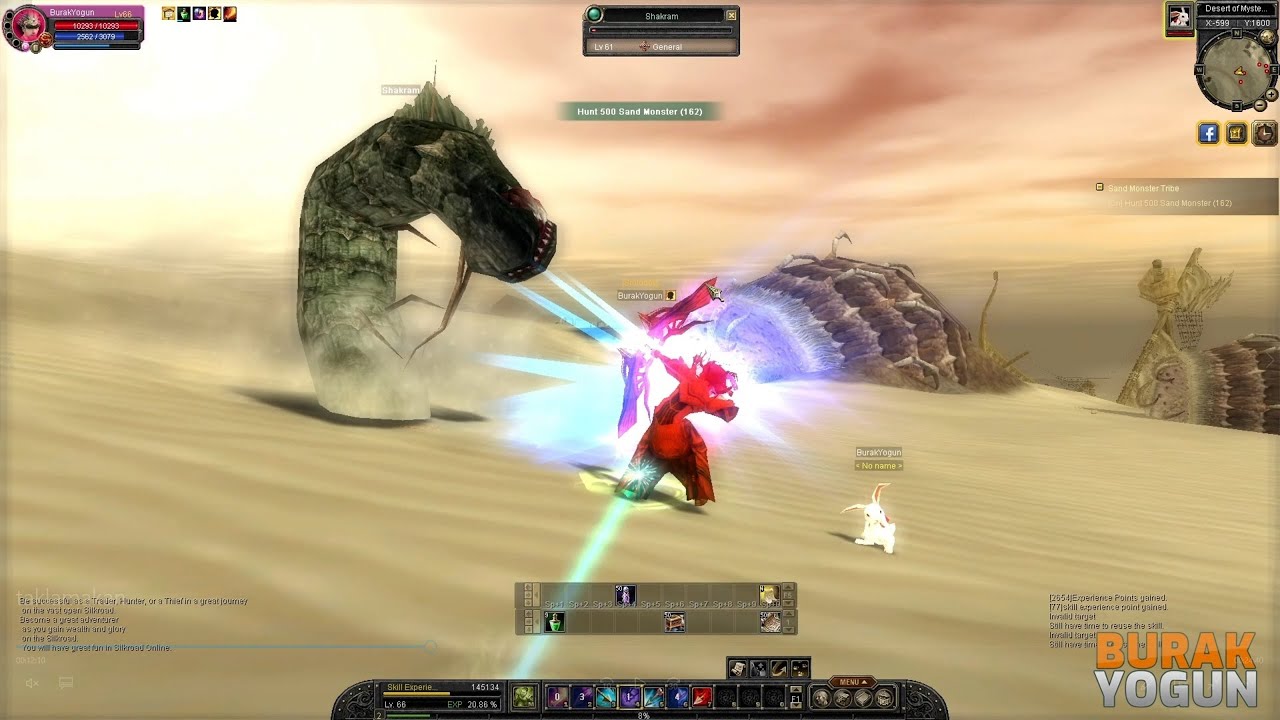Use the purple bottle item in quickslot
The height and width of the screenshot is (720, 1280).
click(x=625, y=596)
